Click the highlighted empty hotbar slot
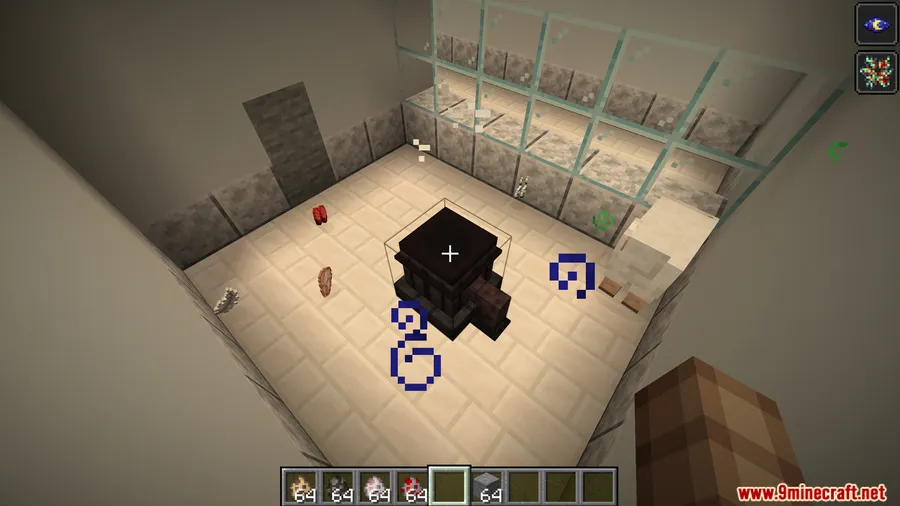 [449, 486]
